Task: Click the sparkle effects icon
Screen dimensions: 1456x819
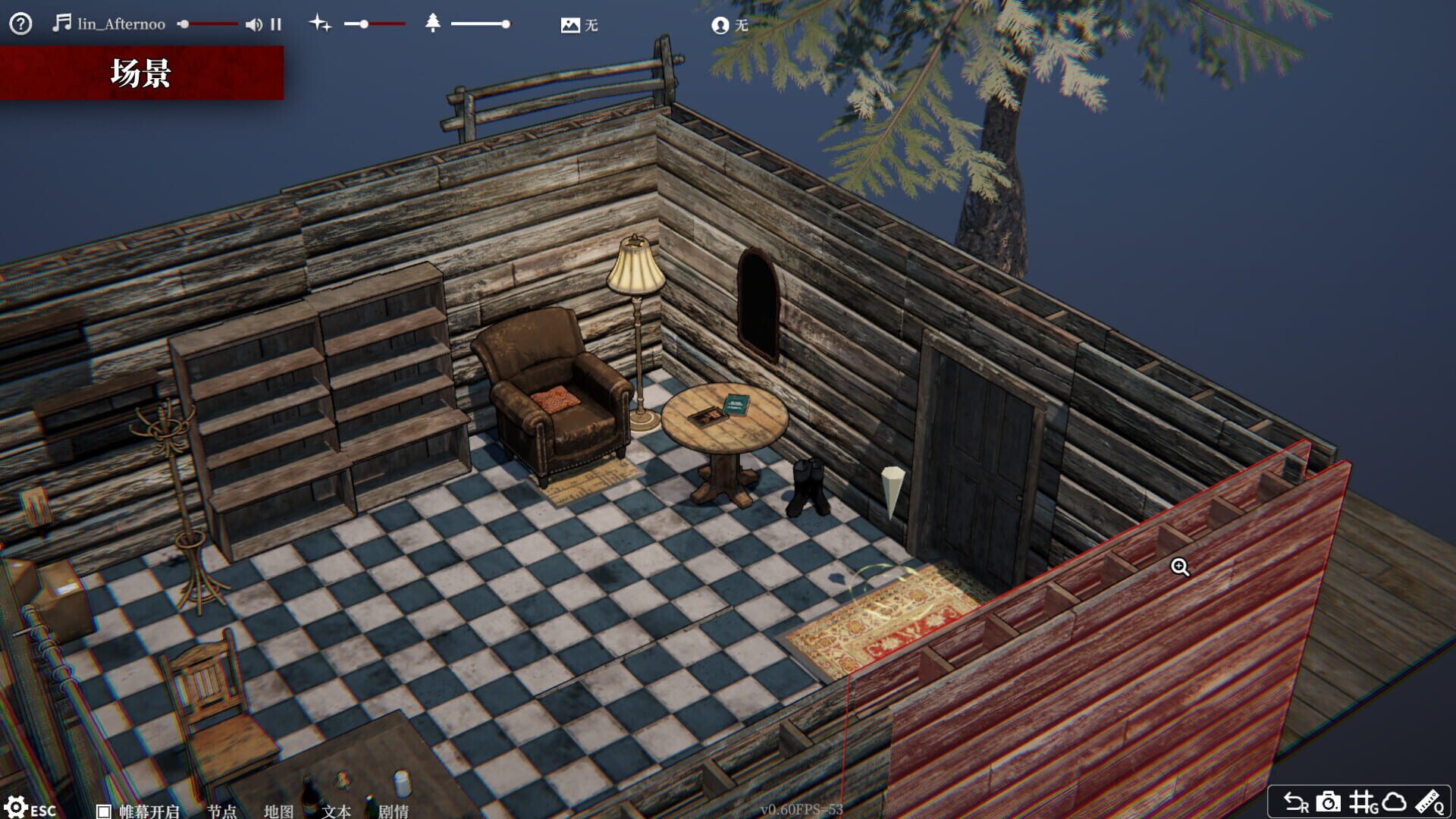Action: (x=319, y=24)
